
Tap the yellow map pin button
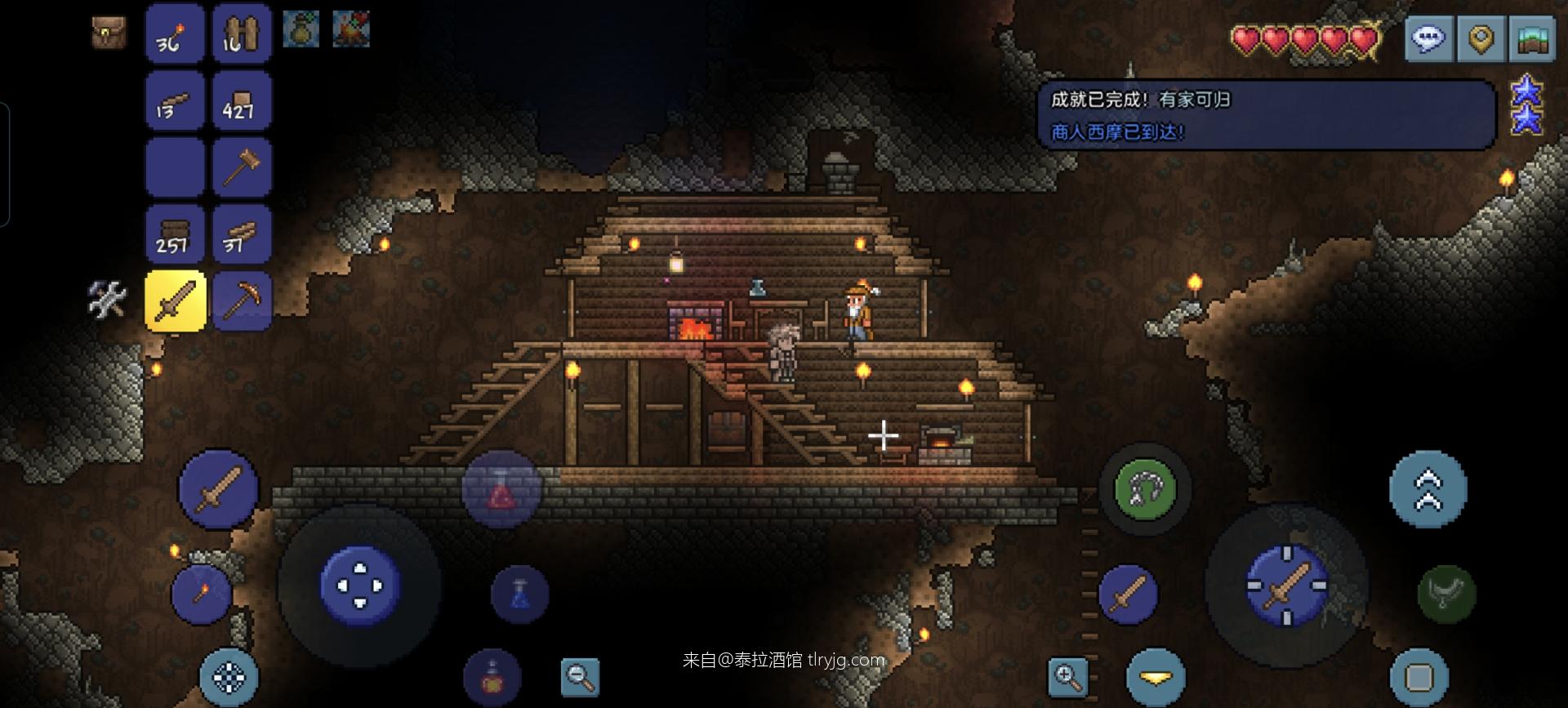point(1481,38)
